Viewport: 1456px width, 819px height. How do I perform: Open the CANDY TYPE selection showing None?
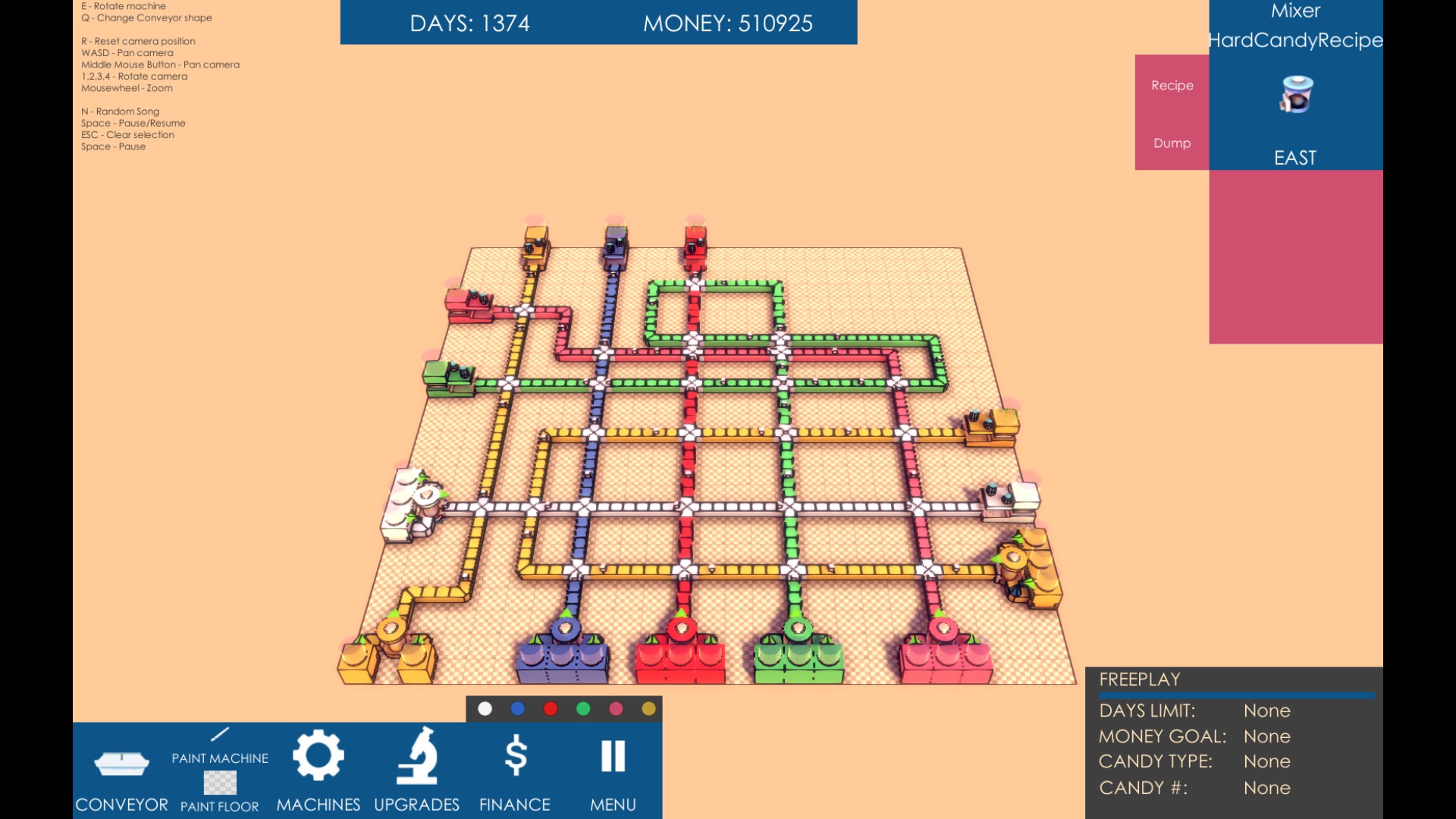(1266, 761)
